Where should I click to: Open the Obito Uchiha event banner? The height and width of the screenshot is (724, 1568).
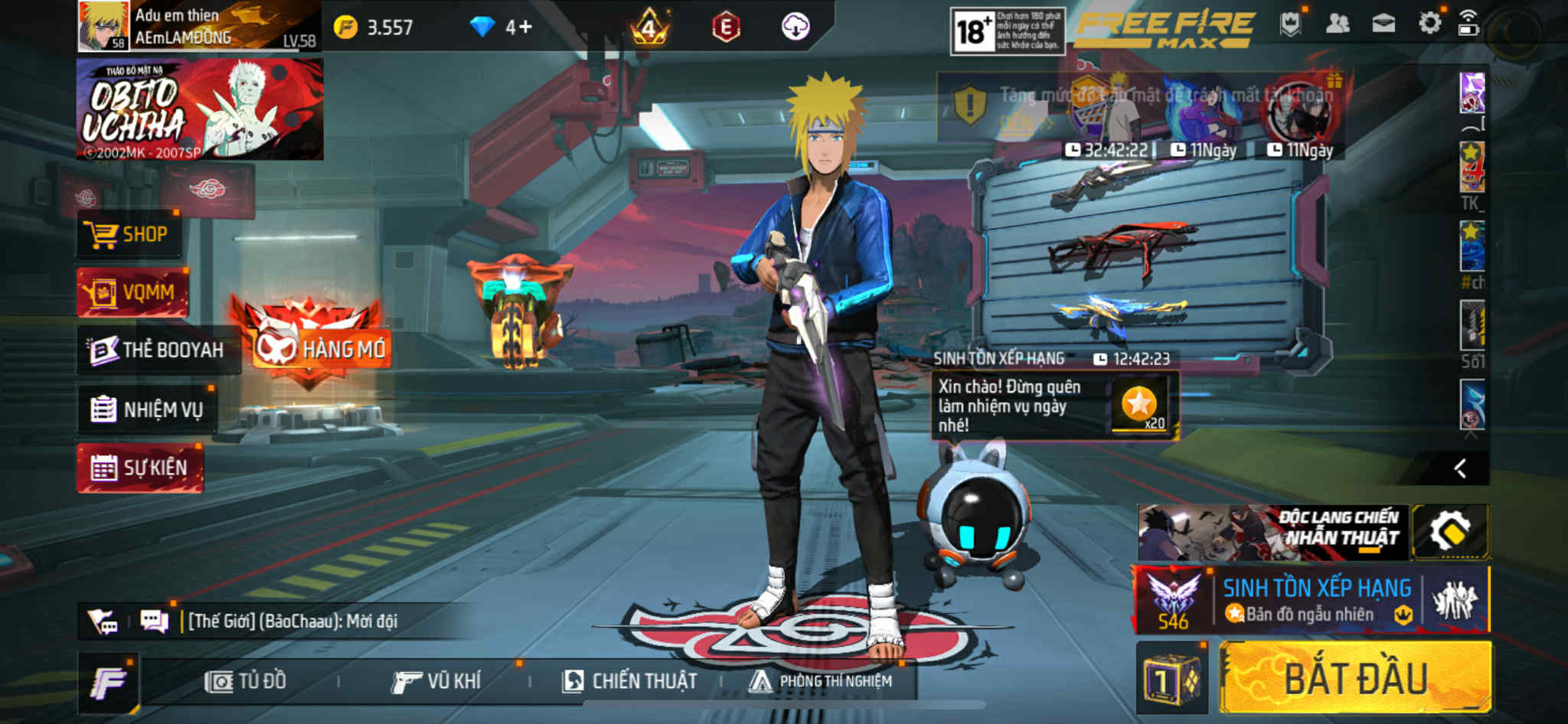click(x=200, y=109)
